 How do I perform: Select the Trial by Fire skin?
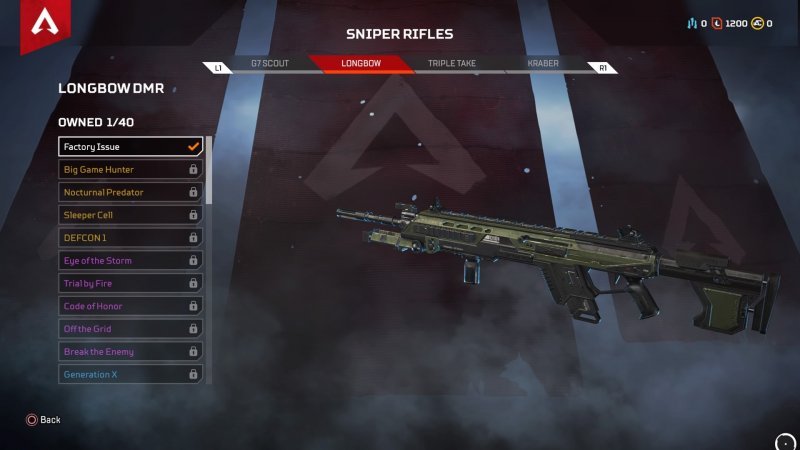130,284
